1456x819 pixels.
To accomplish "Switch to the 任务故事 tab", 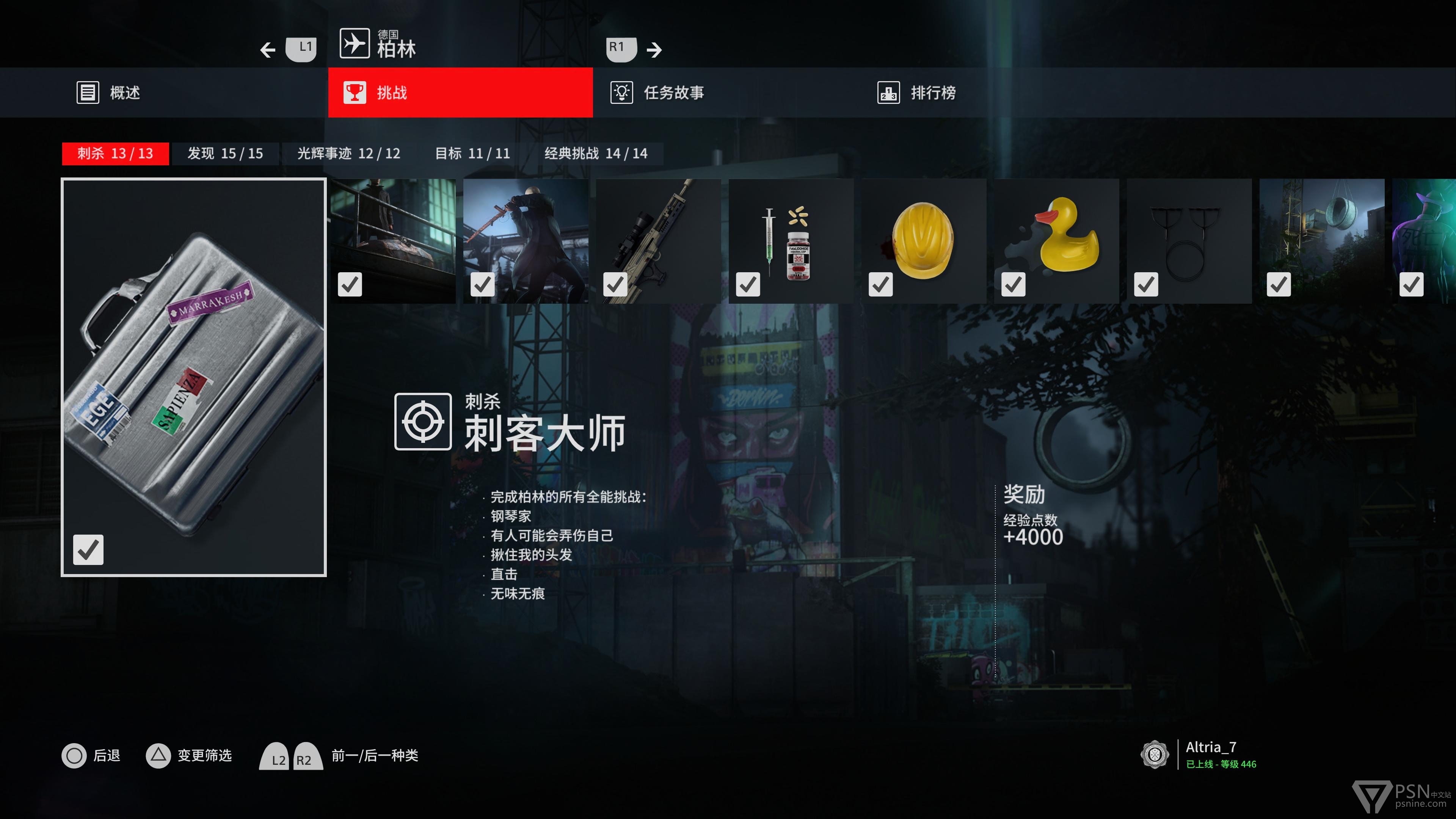I will (x=657, y=93).
